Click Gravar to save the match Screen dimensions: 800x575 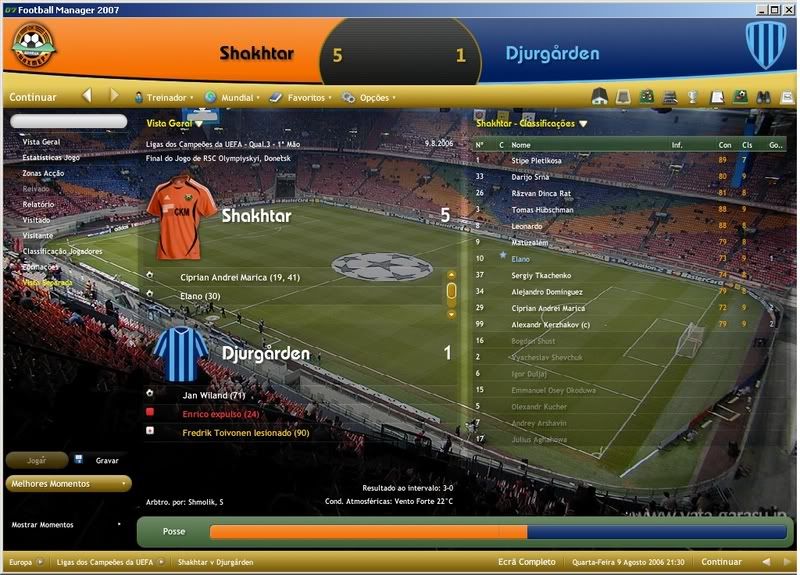(x=106, y=460)
